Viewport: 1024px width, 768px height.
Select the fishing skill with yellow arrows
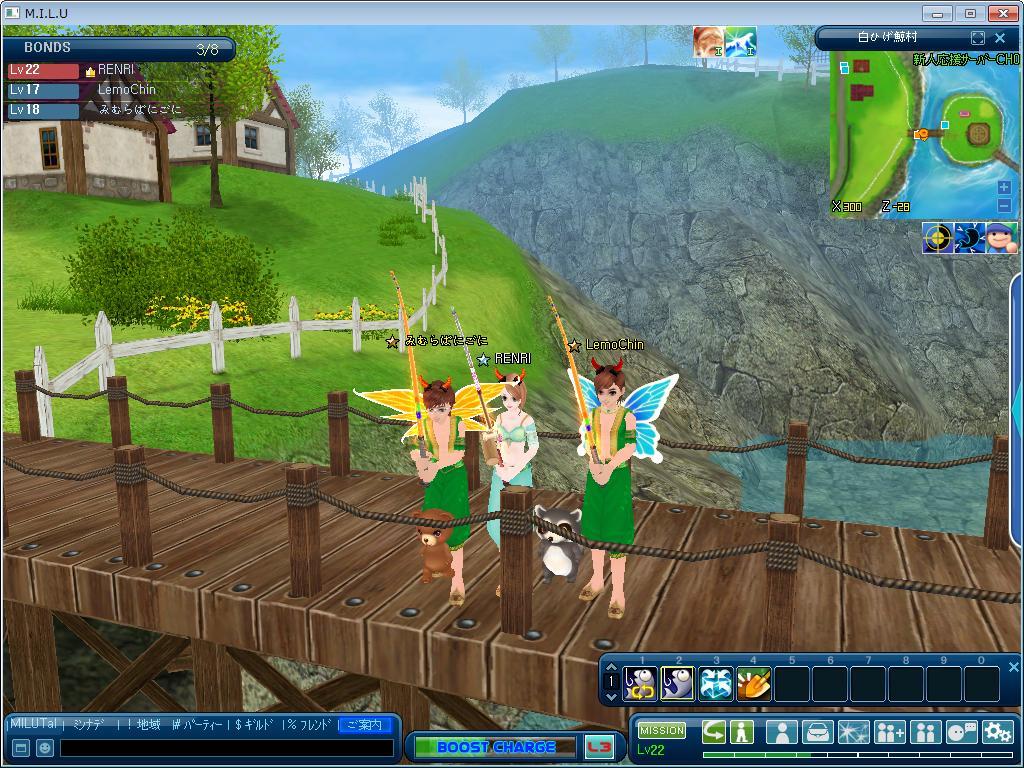(640, 684)
